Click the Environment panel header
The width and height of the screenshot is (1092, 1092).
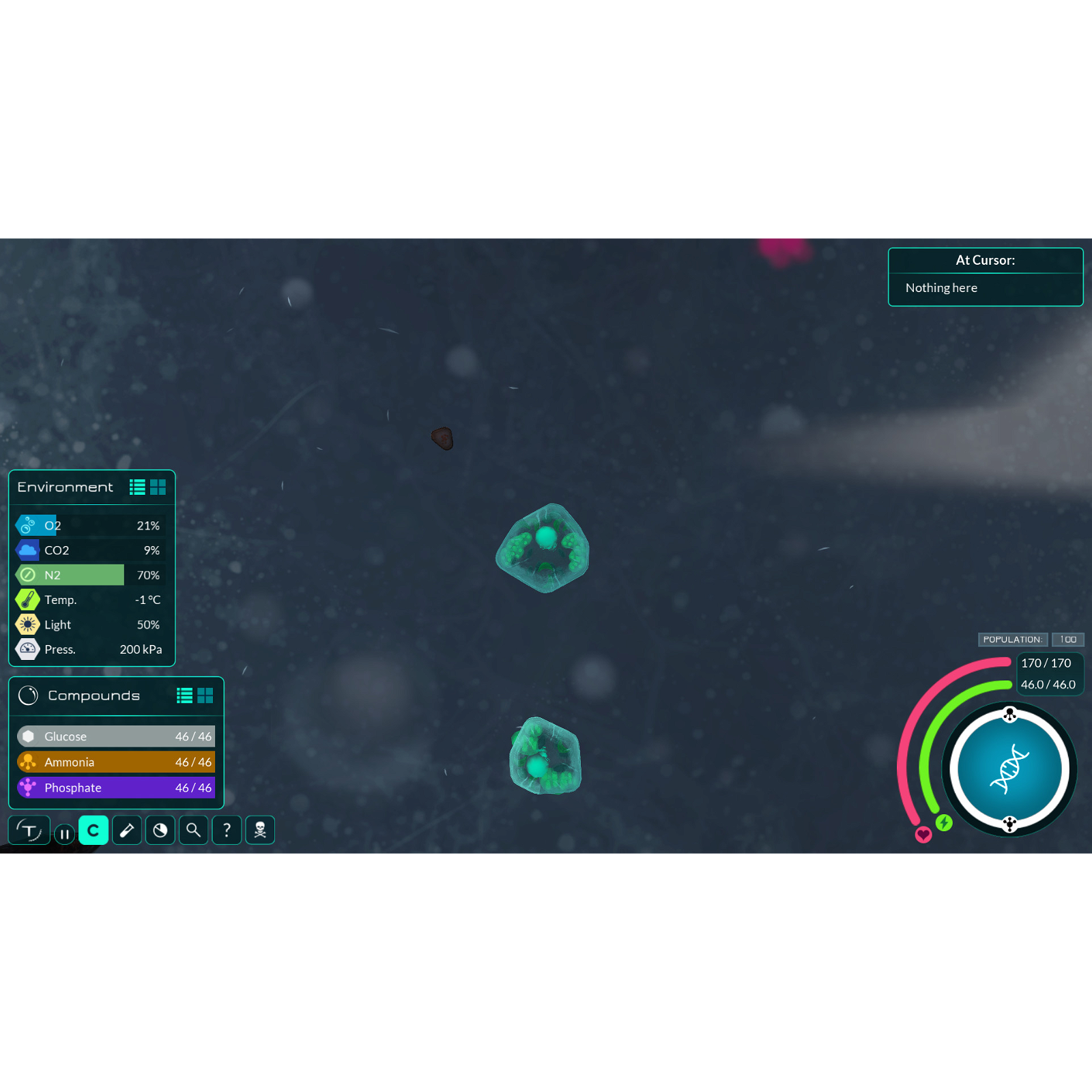click(66, 487)
